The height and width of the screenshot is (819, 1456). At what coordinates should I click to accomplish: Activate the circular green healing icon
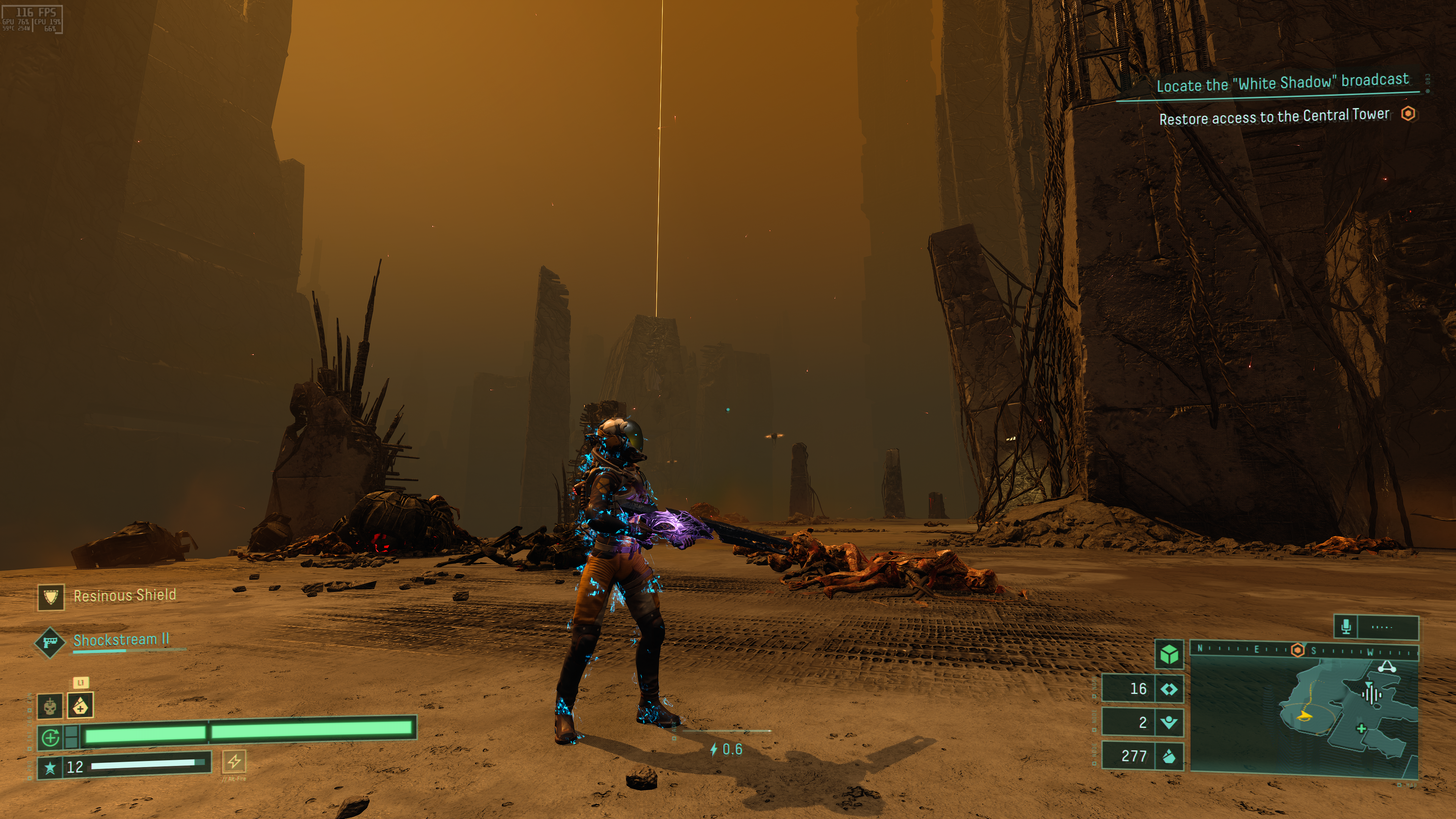[51, 737]
